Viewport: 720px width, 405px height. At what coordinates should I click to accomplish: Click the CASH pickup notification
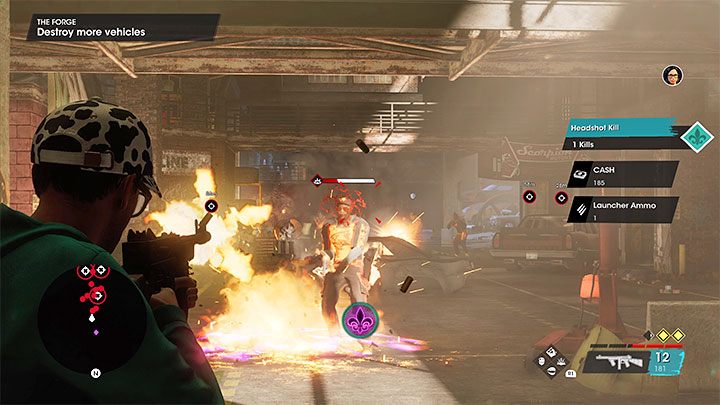pyautogui.click(x=622, y=173)
